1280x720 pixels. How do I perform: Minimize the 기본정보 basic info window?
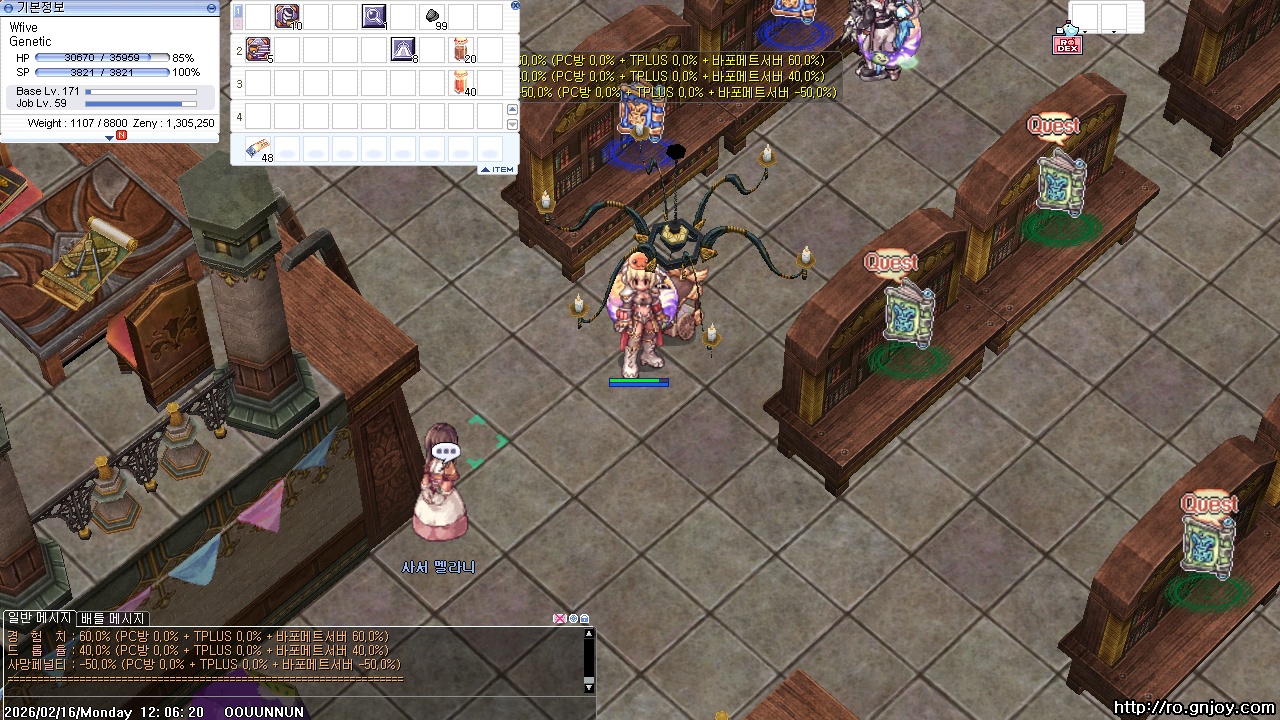[211, 7]
